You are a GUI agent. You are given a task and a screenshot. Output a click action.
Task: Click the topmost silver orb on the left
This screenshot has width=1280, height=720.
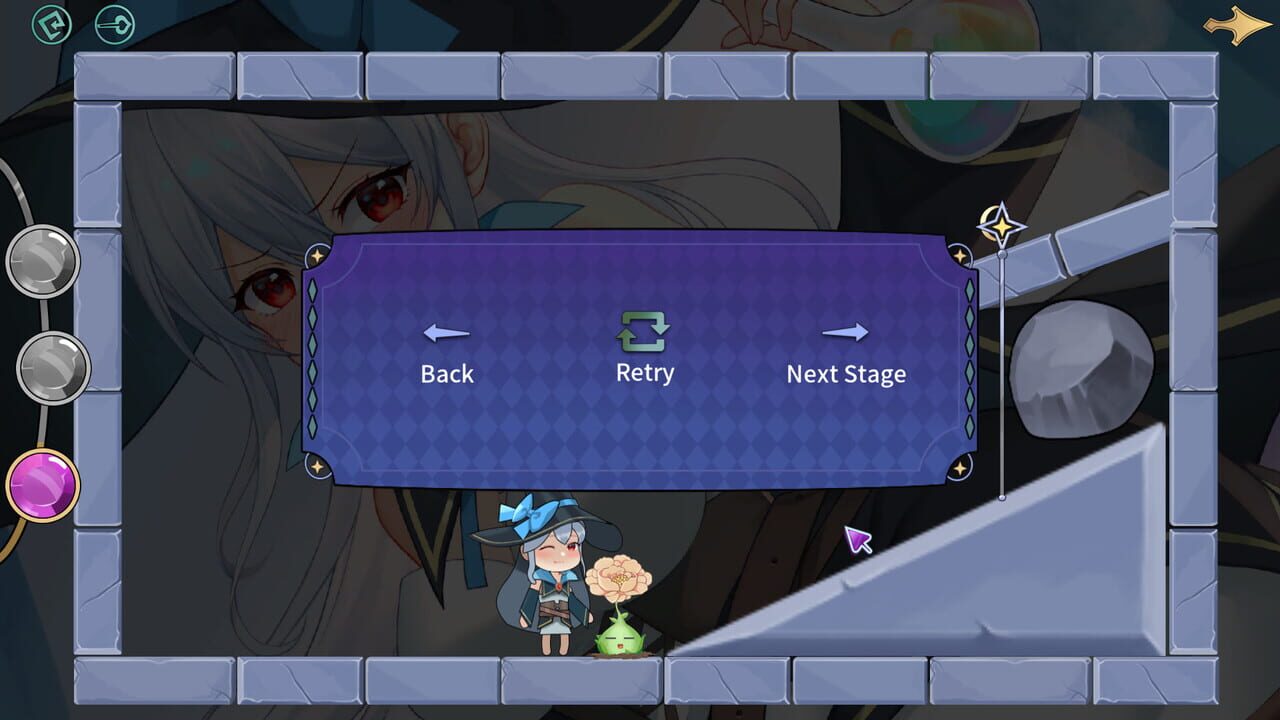point(44,261)
